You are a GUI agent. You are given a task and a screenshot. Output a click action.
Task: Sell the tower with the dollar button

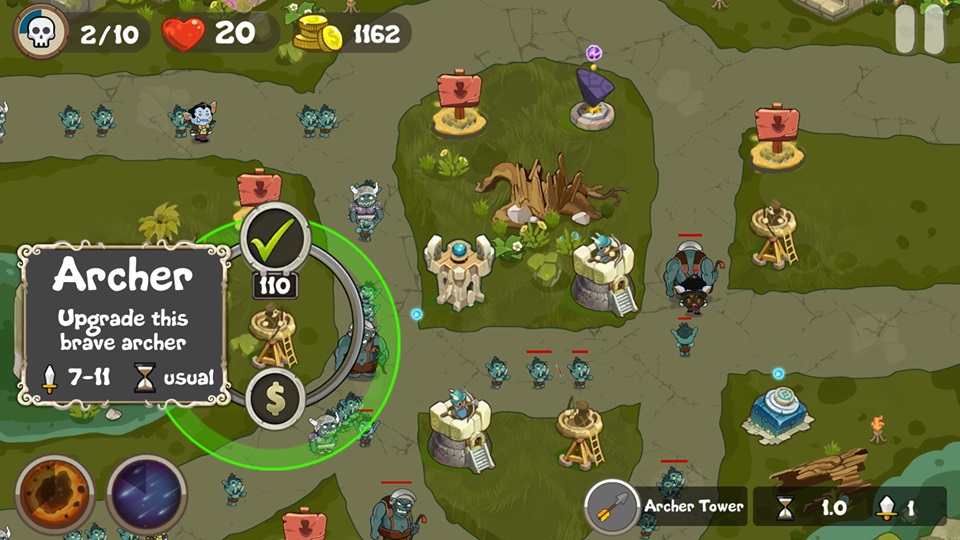tap(275, 398)
